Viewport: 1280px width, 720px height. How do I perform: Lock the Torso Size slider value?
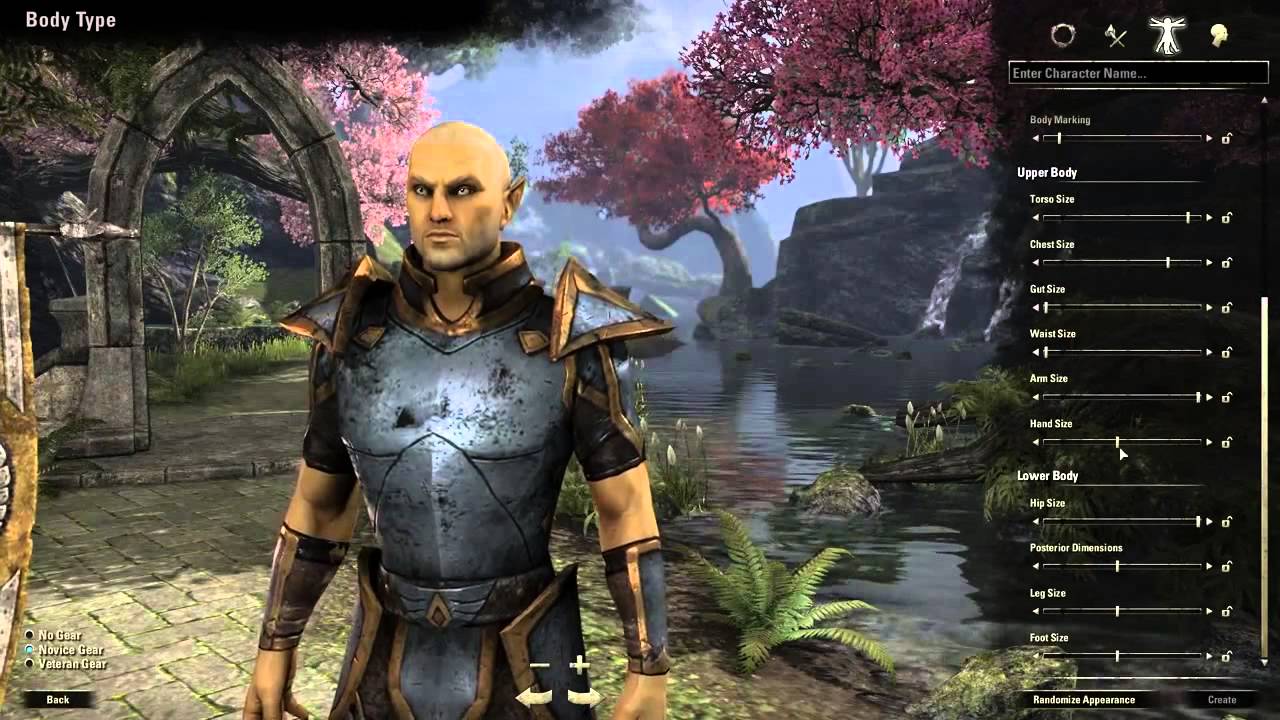(1227, 216)
